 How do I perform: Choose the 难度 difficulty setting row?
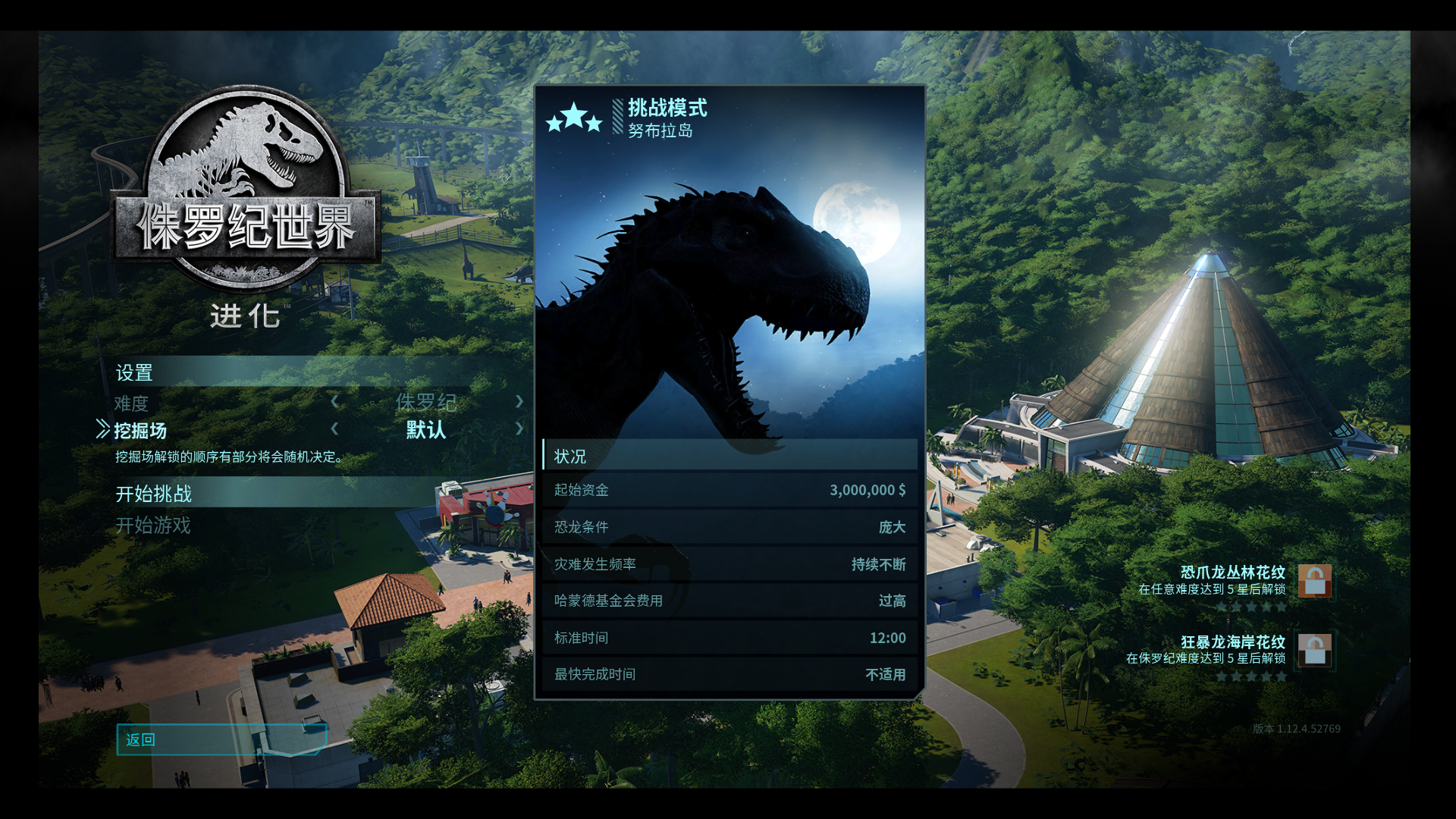click(x=132, y=403)
